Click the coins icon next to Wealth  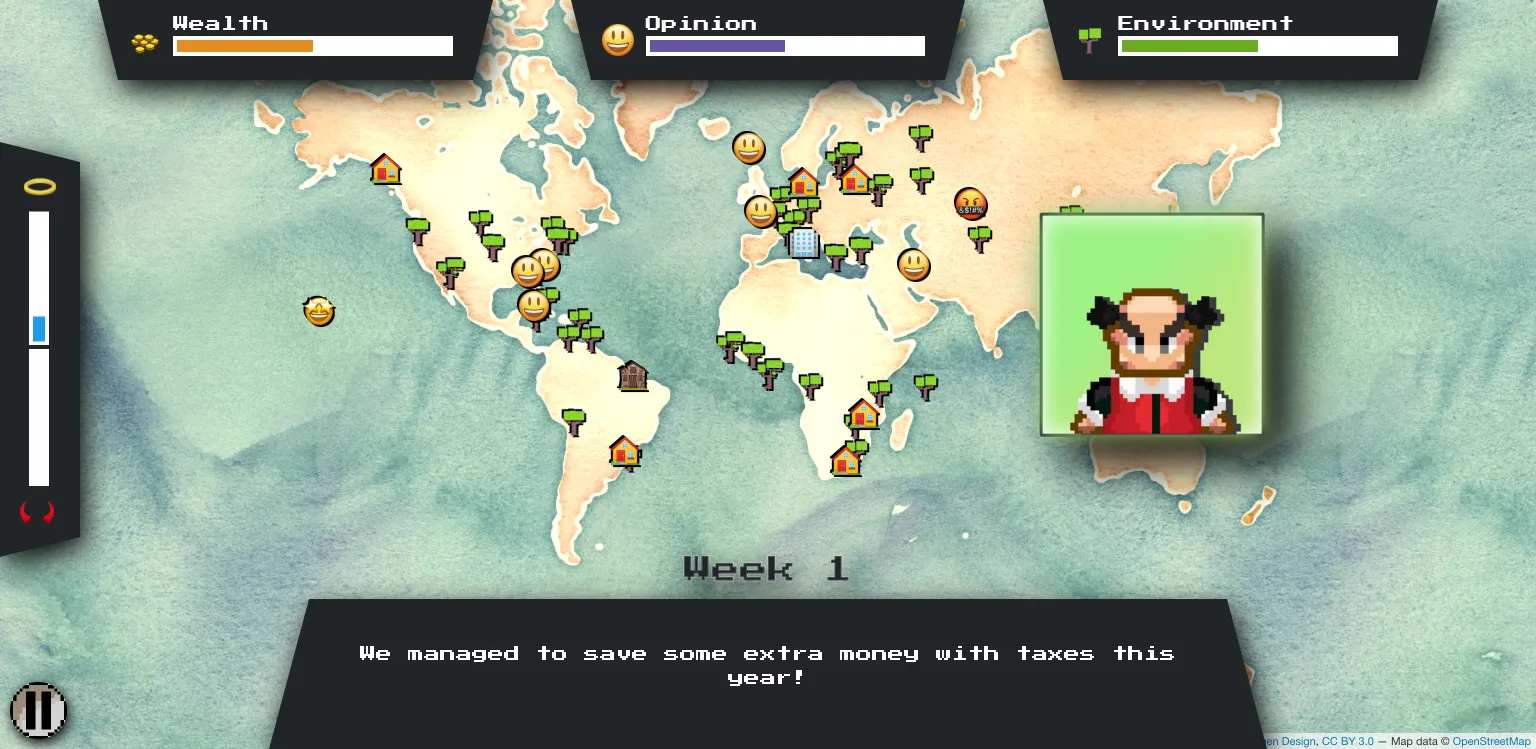click(144, 41)
